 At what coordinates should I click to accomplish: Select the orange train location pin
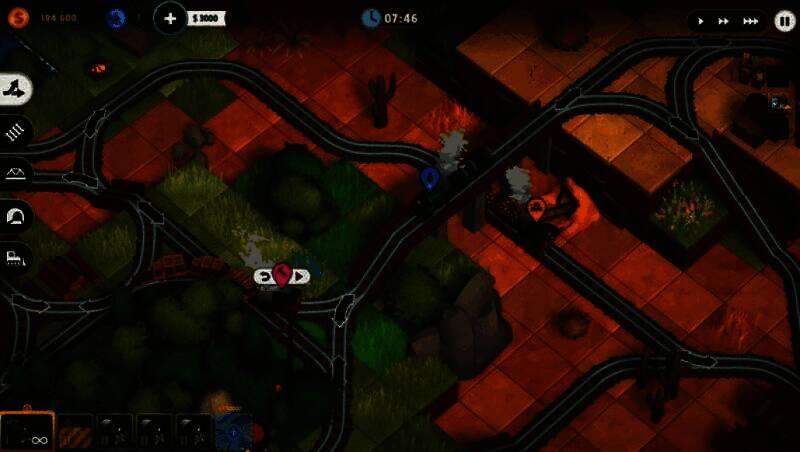click(x=536, y=208)
